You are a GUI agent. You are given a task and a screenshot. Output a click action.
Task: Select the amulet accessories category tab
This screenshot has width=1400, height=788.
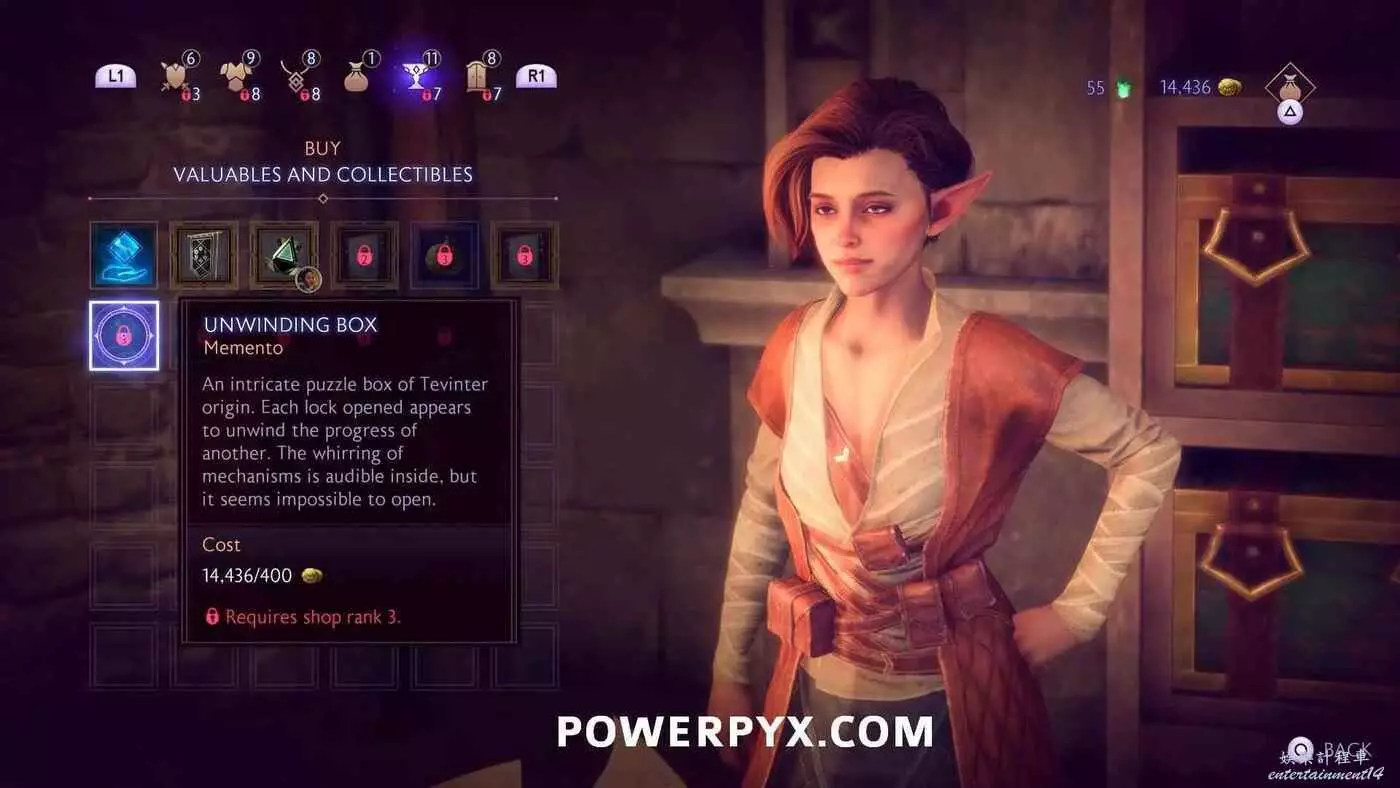pyautogui.click(x=296, y=77)
